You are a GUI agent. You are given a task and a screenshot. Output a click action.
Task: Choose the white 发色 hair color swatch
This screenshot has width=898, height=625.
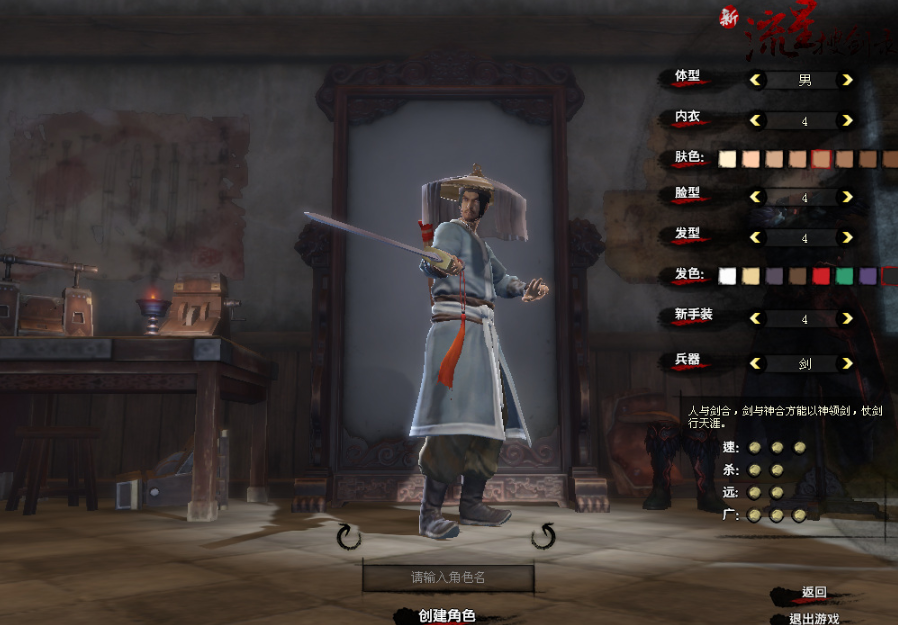click(728, 275)
